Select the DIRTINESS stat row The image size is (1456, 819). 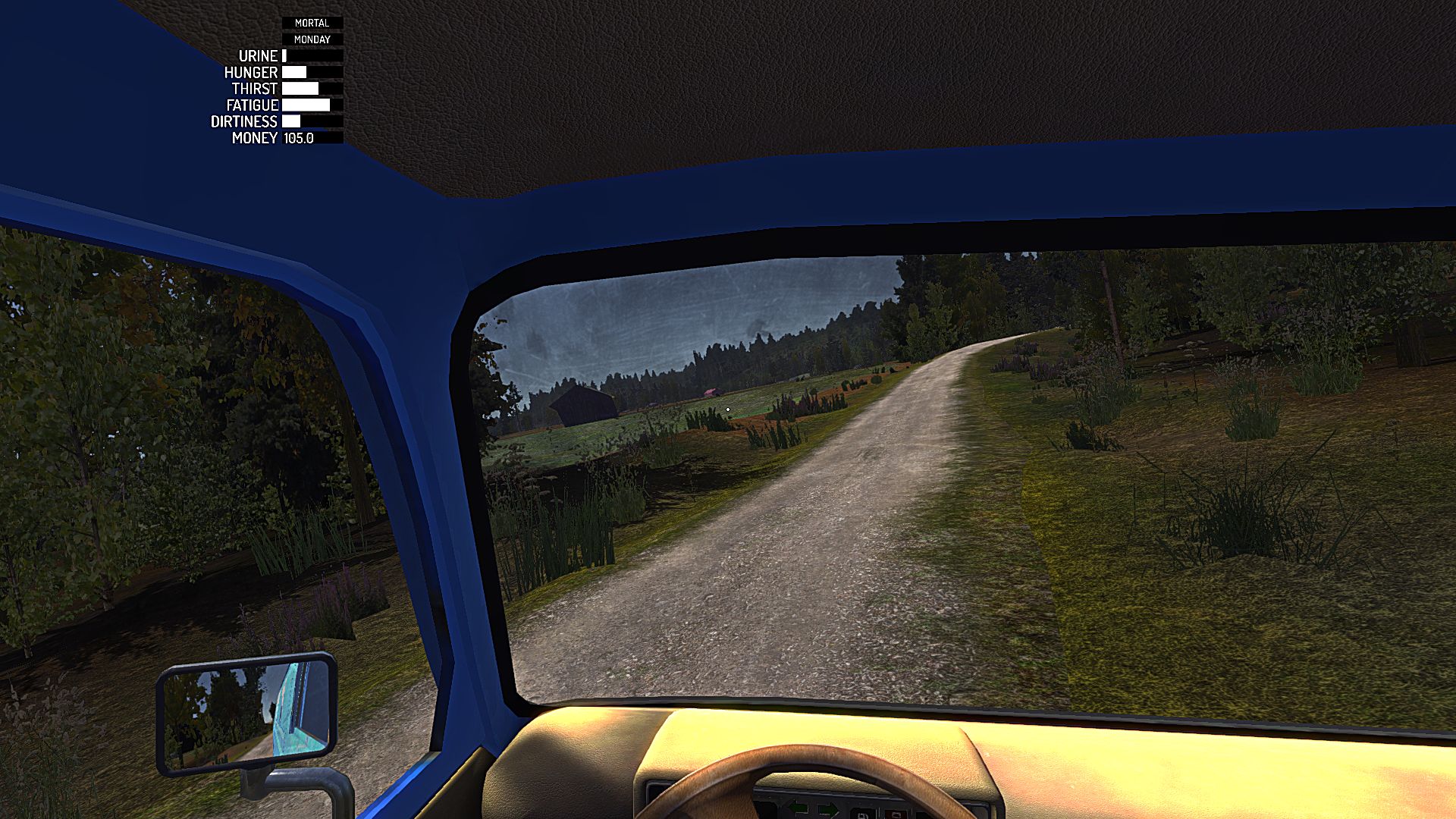tap(273, 121)
